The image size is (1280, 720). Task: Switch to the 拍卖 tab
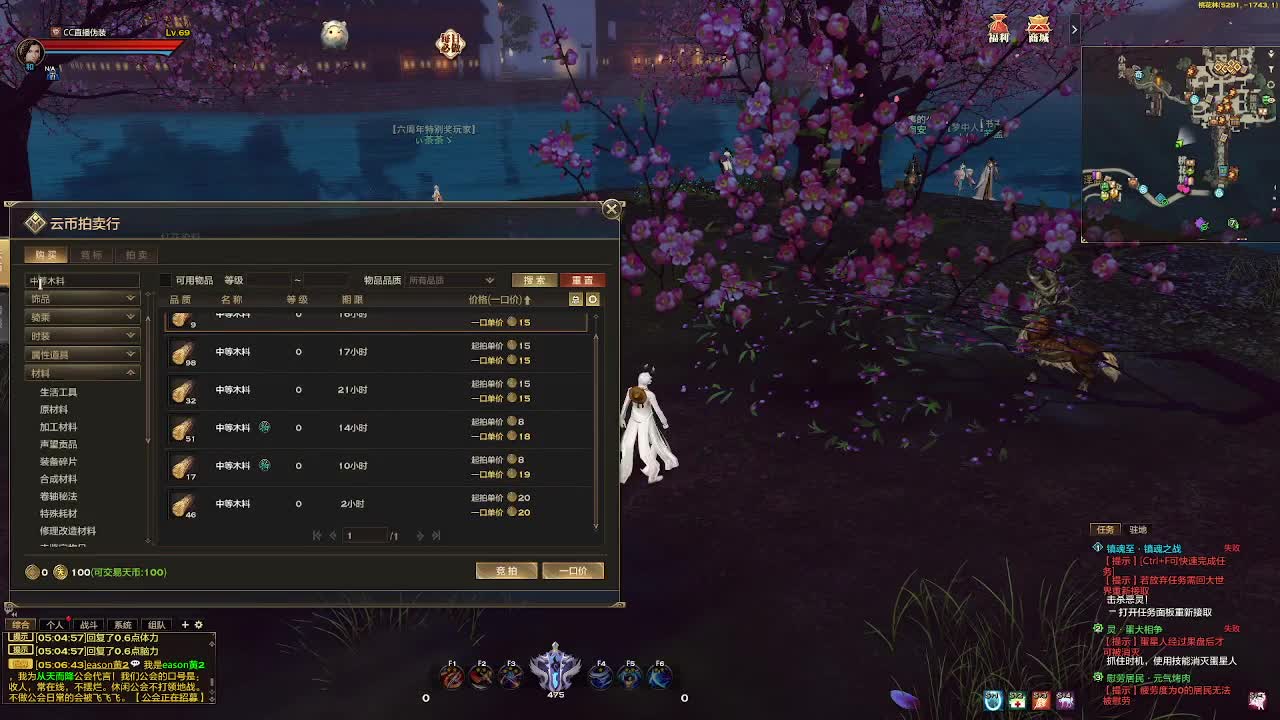click(137, 255)
